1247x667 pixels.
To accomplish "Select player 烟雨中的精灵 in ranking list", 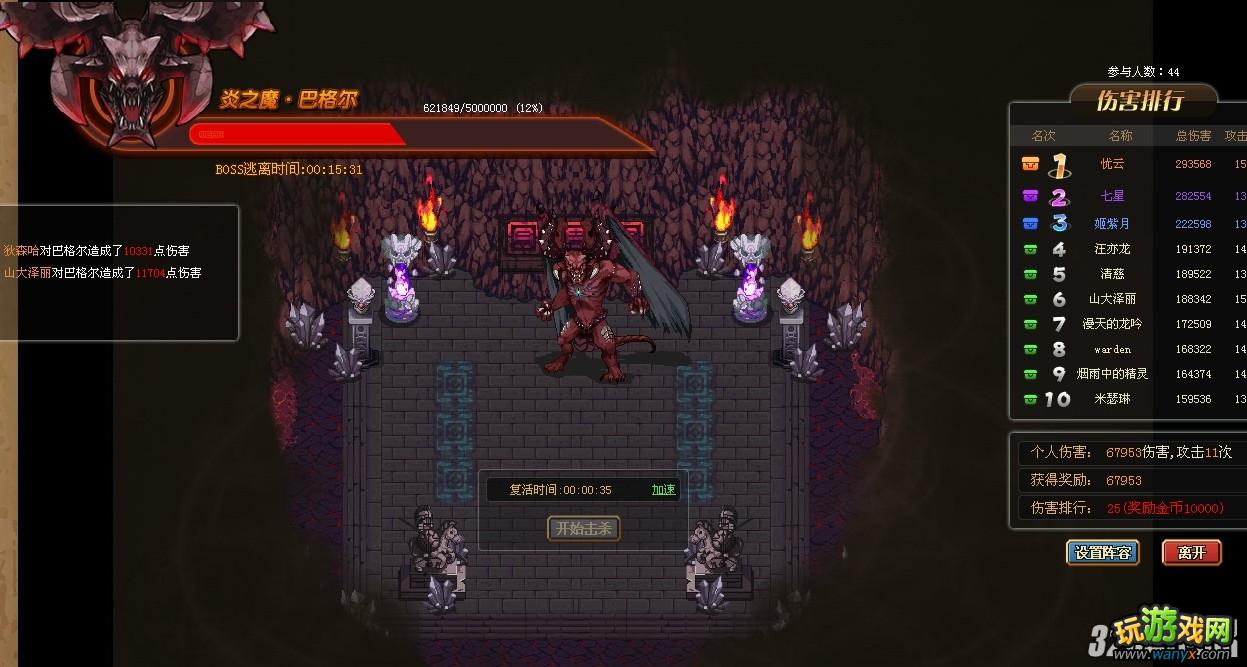I will pos(1113,374).
